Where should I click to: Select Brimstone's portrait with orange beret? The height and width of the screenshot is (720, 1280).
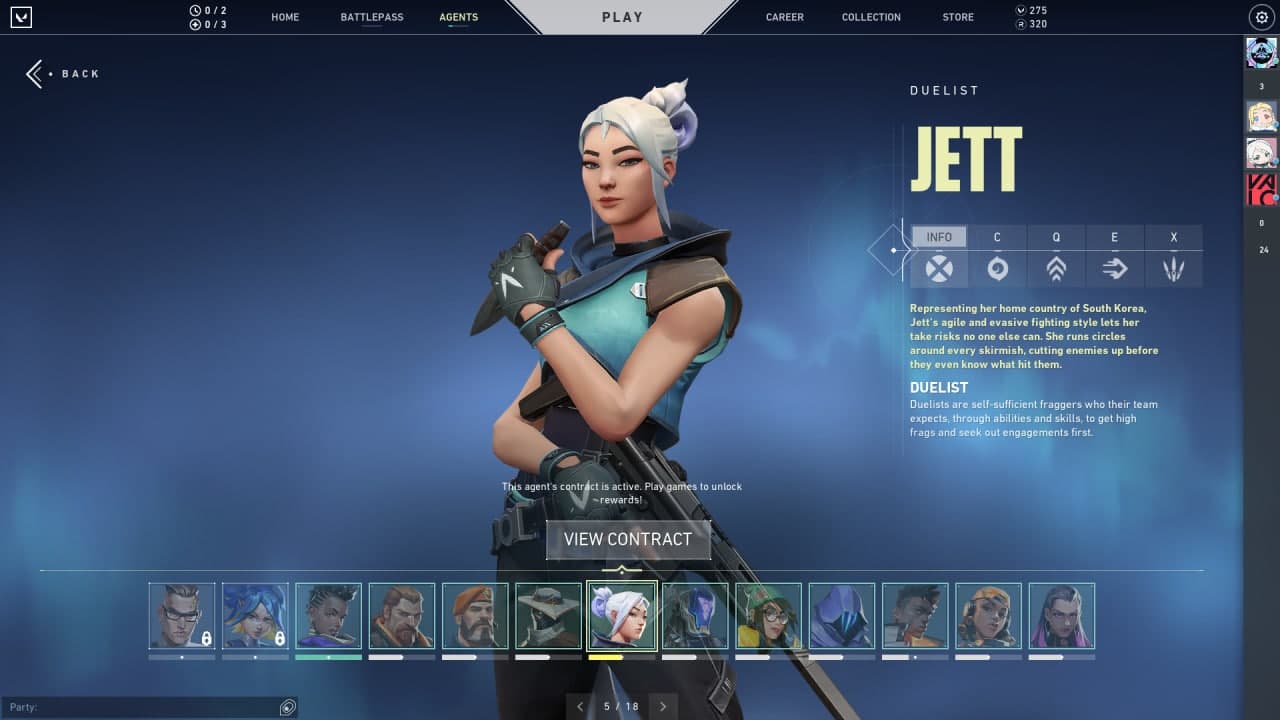475,616
